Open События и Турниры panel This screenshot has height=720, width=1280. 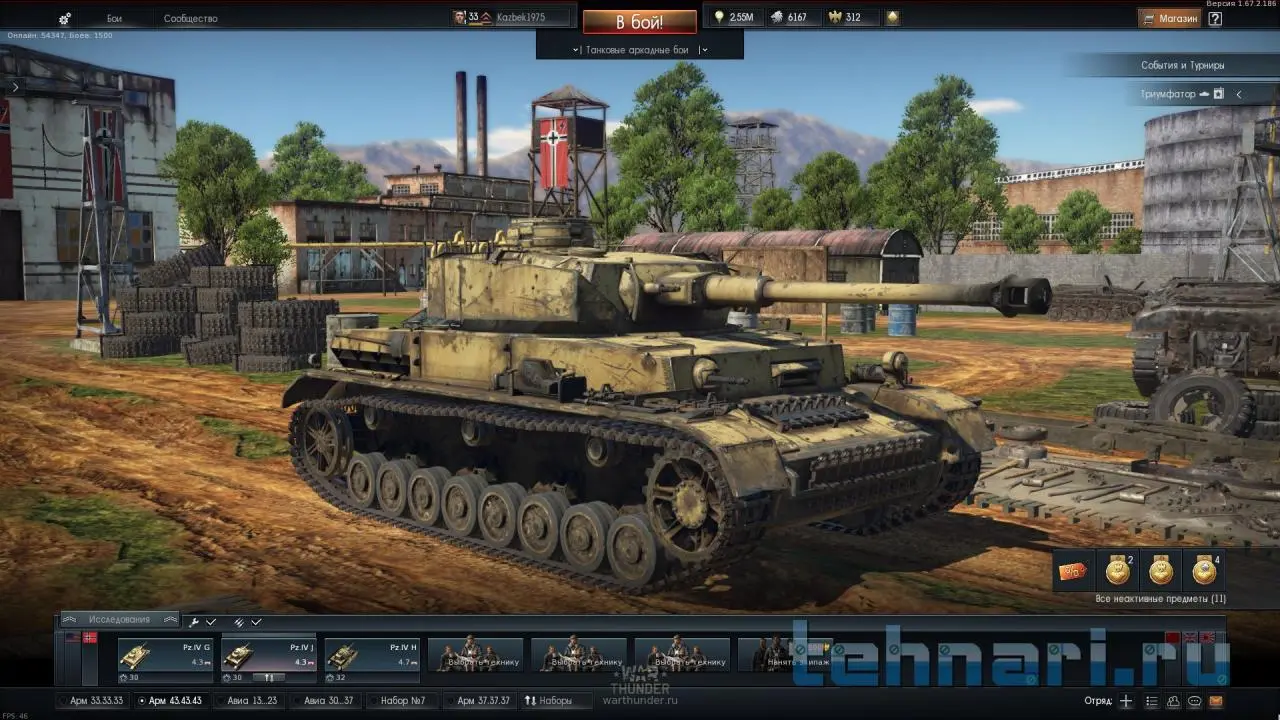pyautogui.click(x=1182, y=65)
